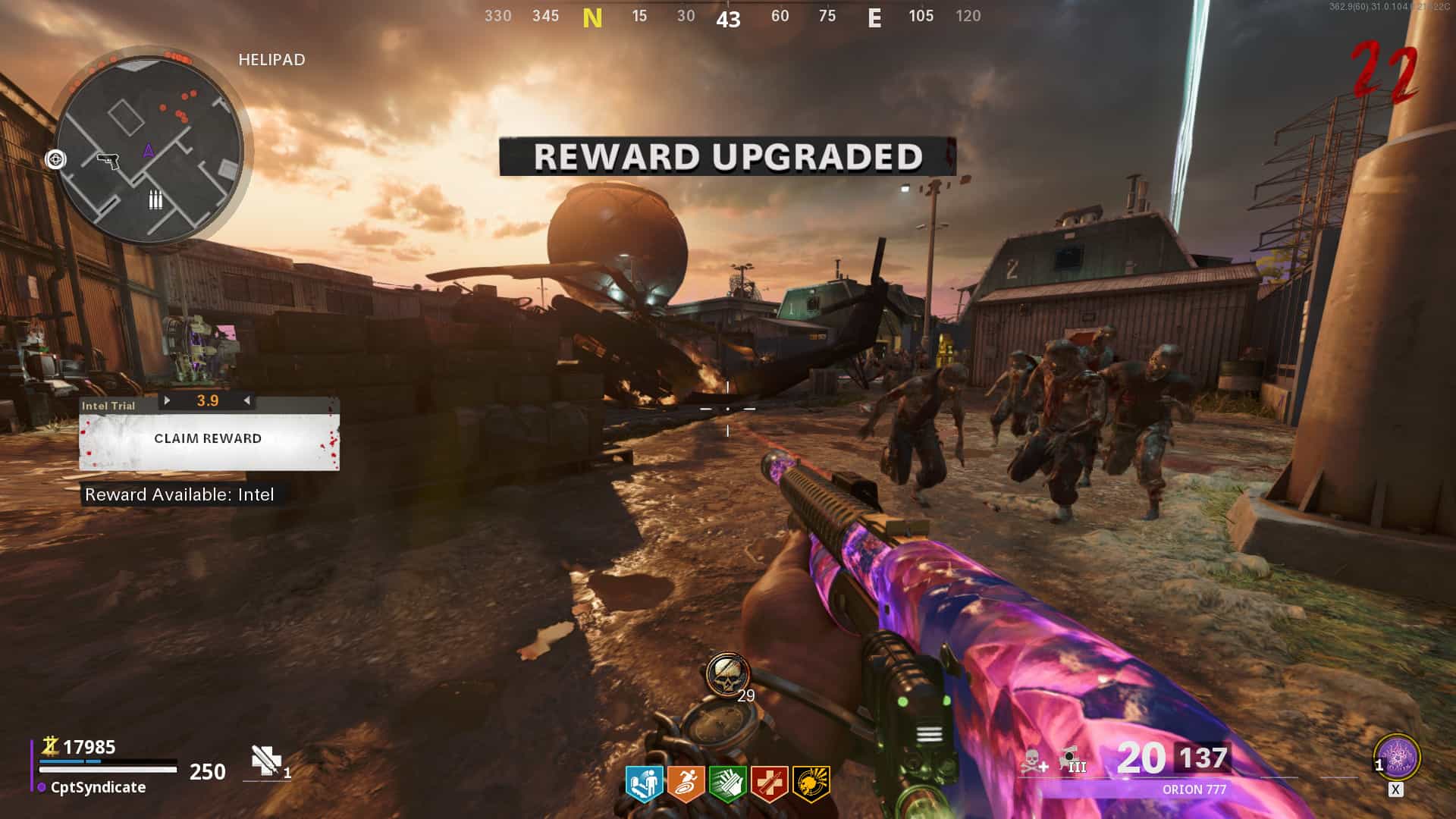Select the red Juggernog perk icon

tap(769, 784)
